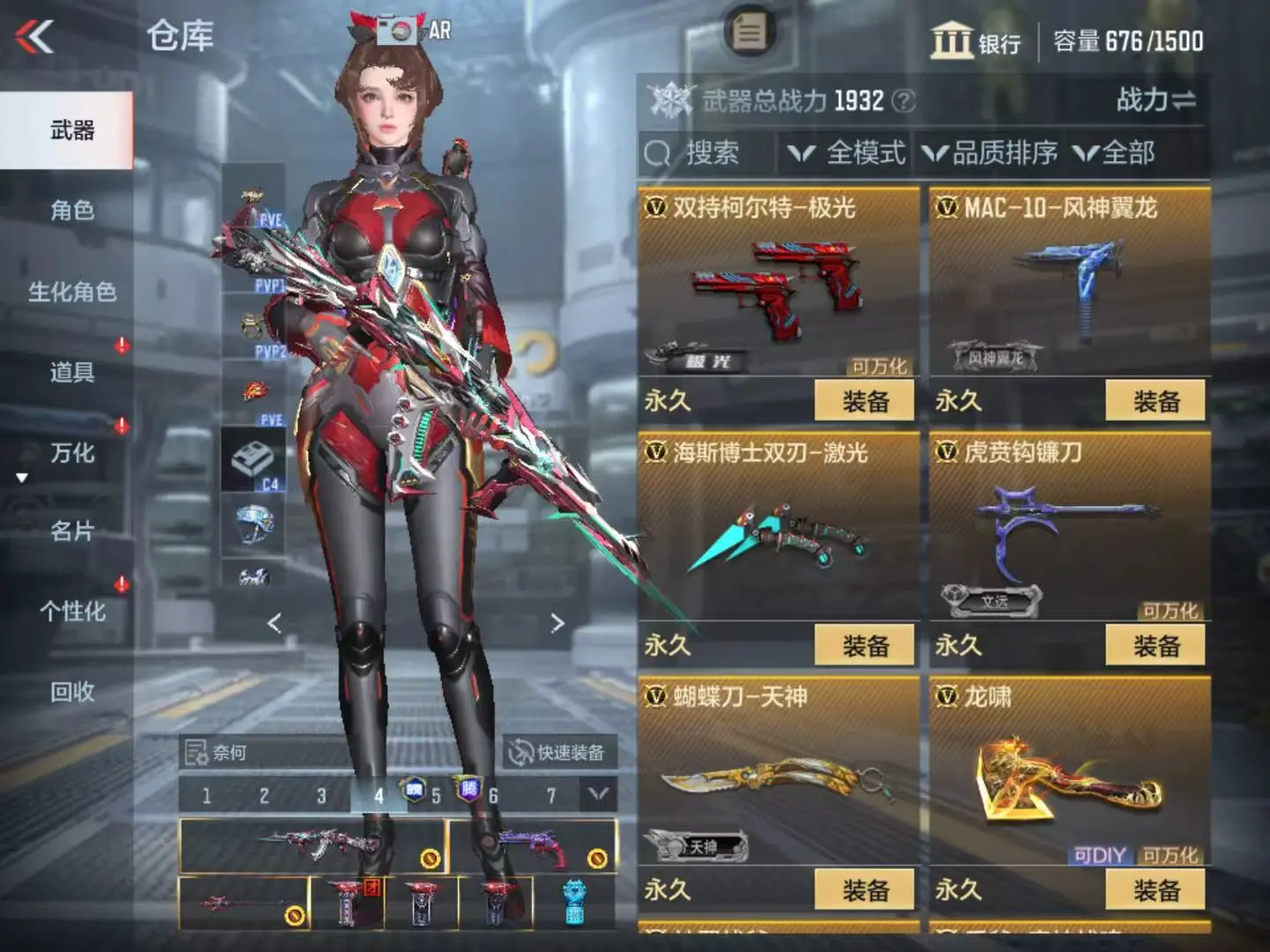Equip the 虎贲钩镰刀 weapon
The width and height of the screenshot is (1270, 952).
point(1155,646)
